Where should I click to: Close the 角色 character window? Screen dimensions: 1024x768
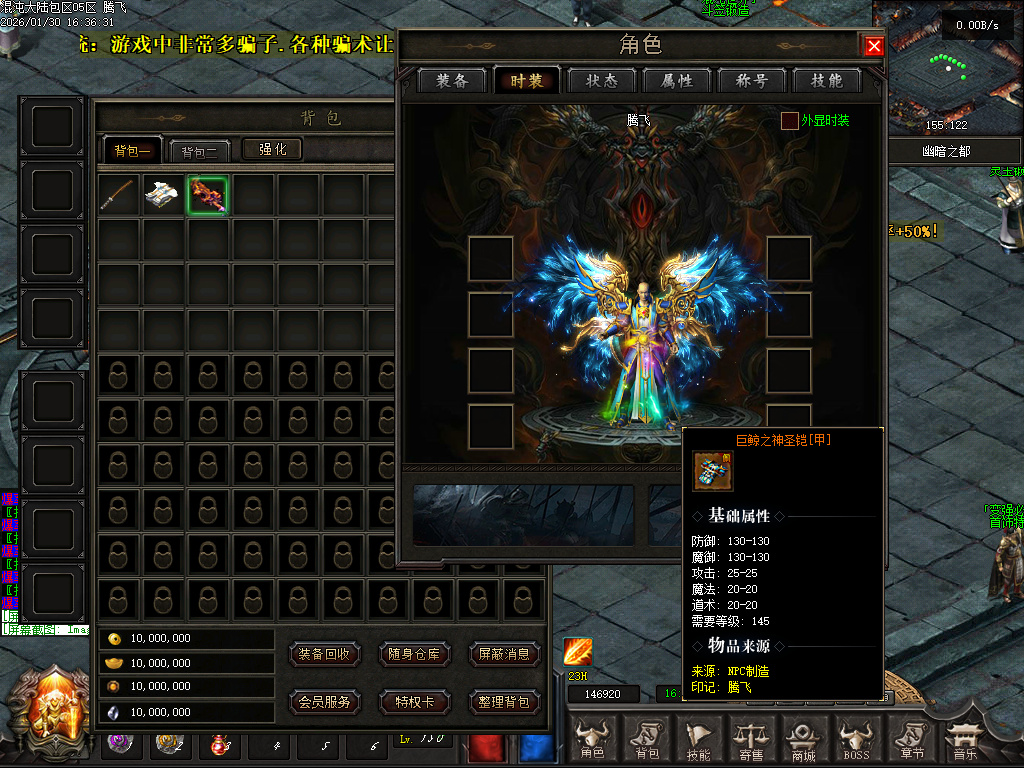pyautogui.click(x=874, y=46)
